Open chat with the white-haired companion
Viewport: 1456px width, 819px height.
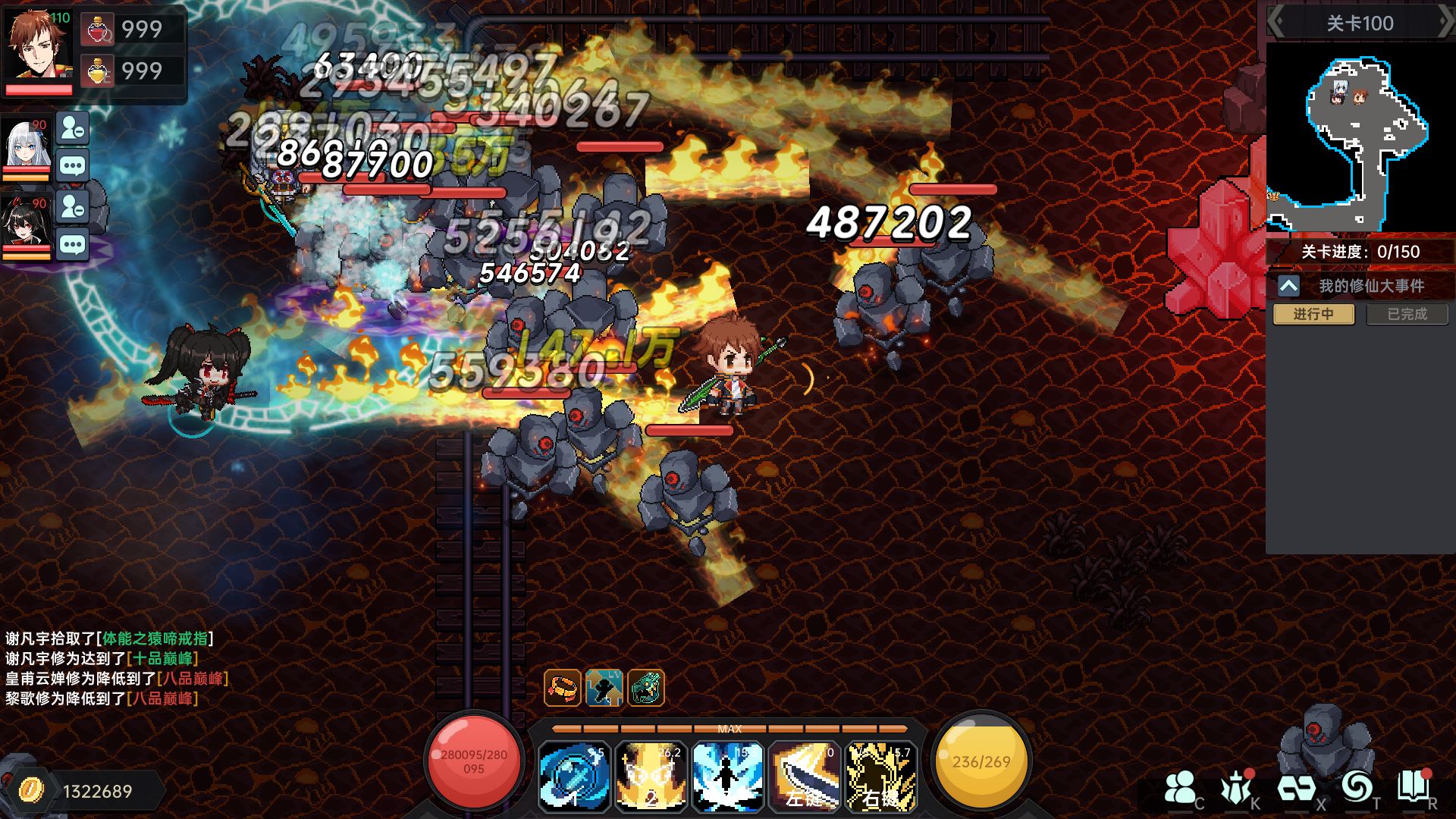[x=73, y=166]
